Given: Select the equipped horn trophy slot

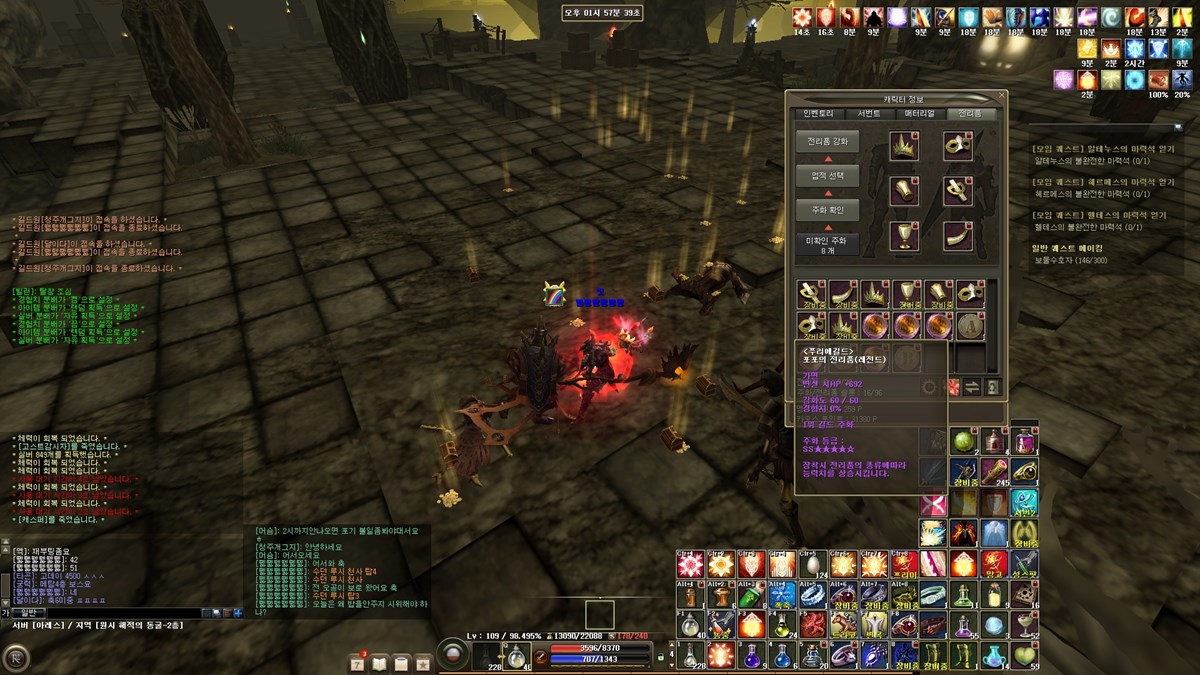Looking at the screenshot, I should coord(958,236).
